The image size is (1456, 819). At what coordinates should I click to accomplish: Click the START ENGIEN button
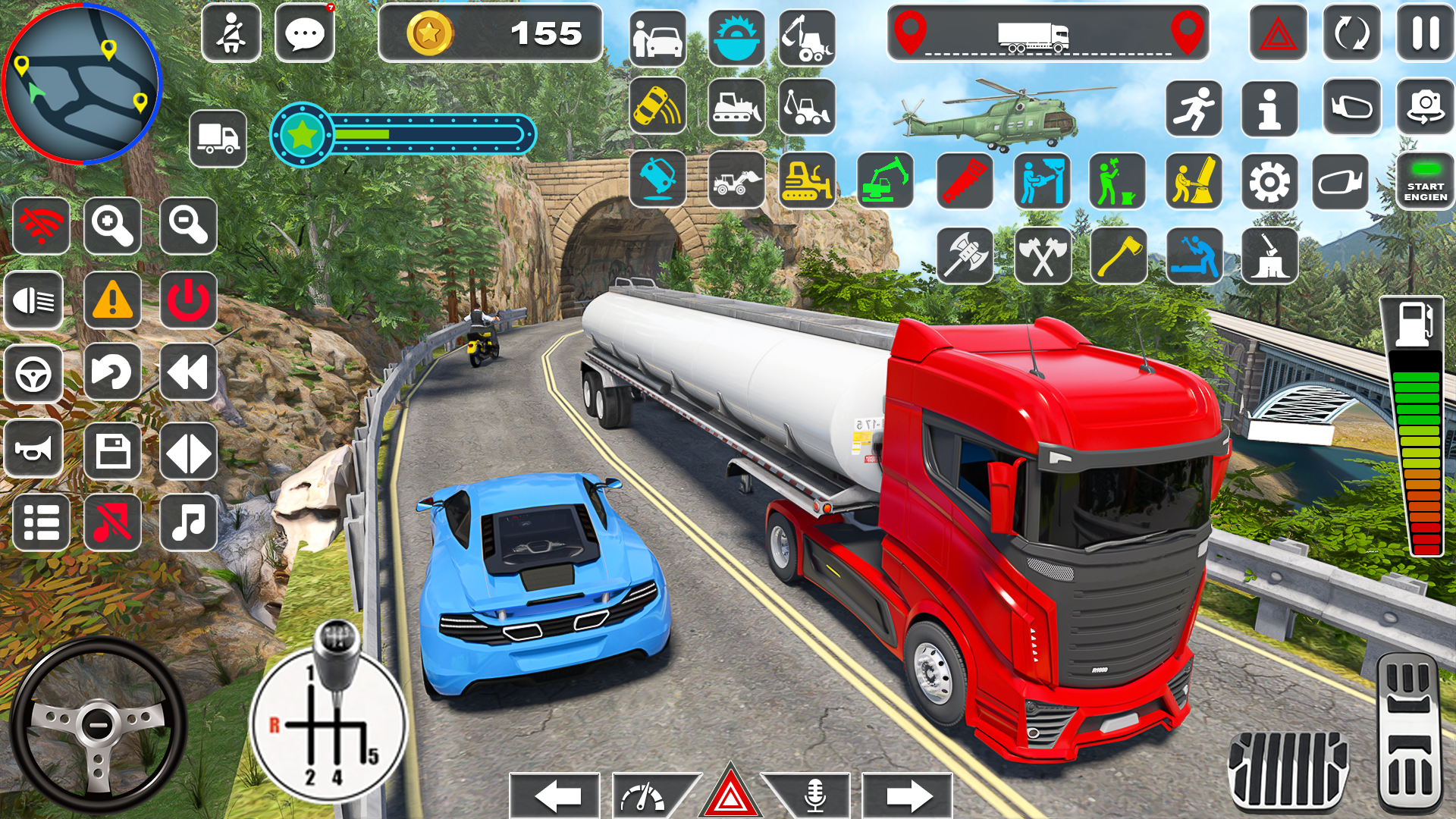(1425, 182)
